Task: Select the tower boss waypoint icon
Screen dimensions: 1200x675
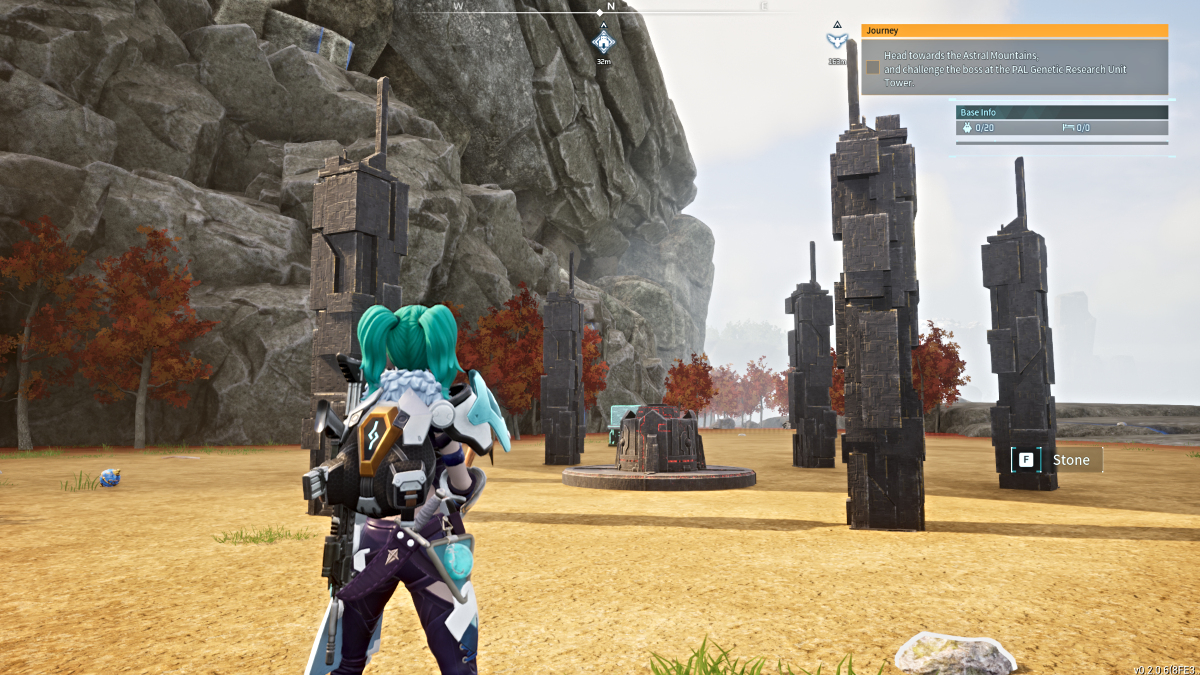Action: click(x=836, y=40)
